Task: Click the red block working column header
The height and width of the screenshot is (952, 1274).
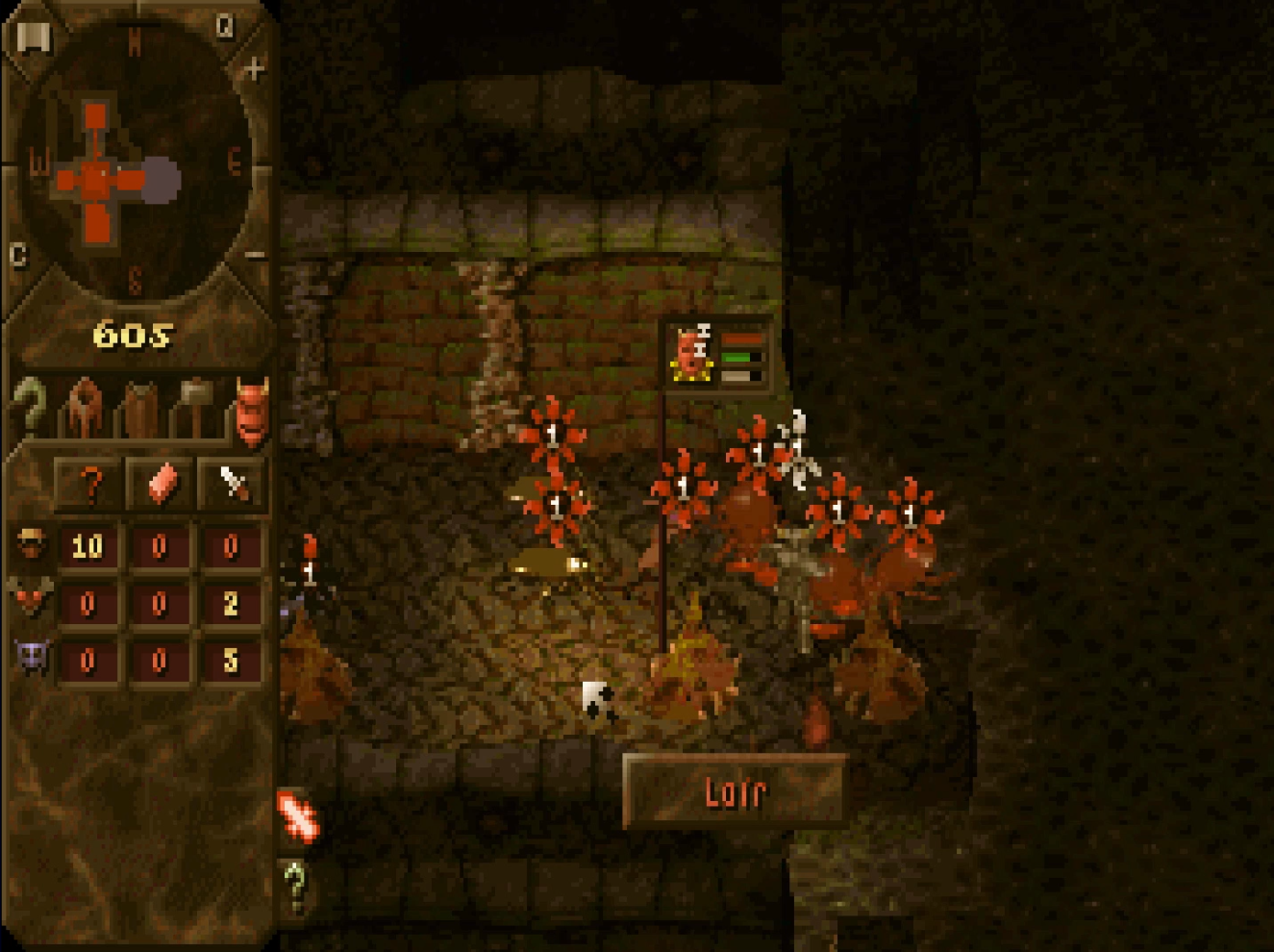Action: pos(161,484)
